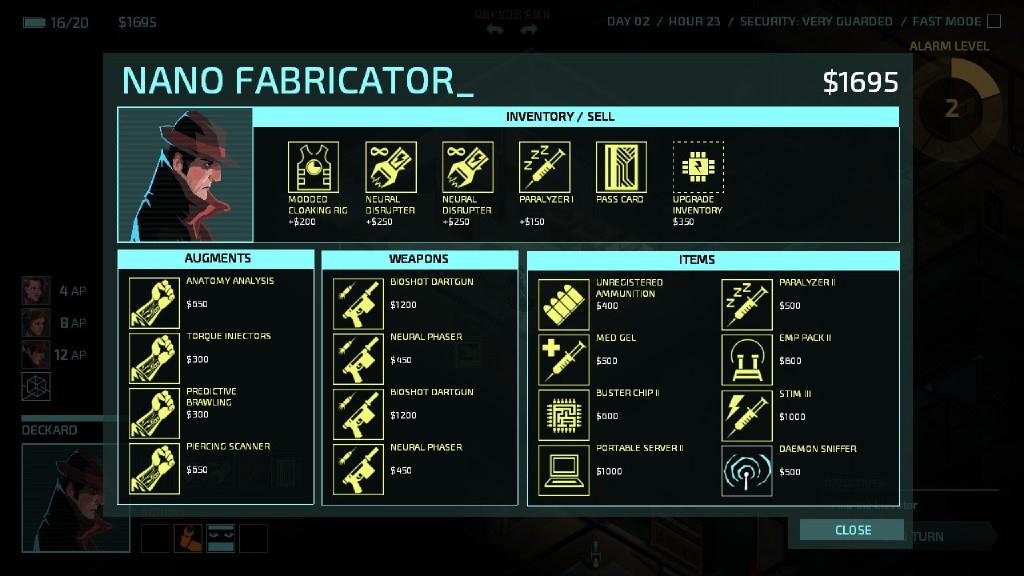
Task: Buy the Torque Injectors augment
Action: 155,359
